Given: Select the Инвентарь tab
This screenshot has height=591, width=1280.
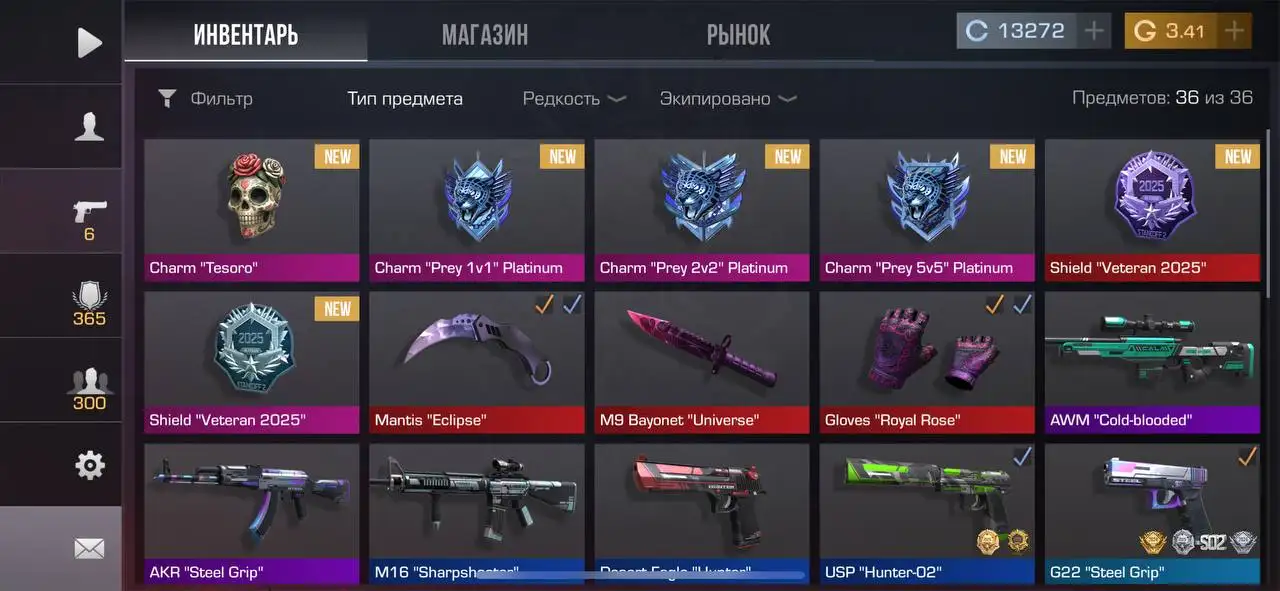Looking at the screenshot, I should 245,35.
